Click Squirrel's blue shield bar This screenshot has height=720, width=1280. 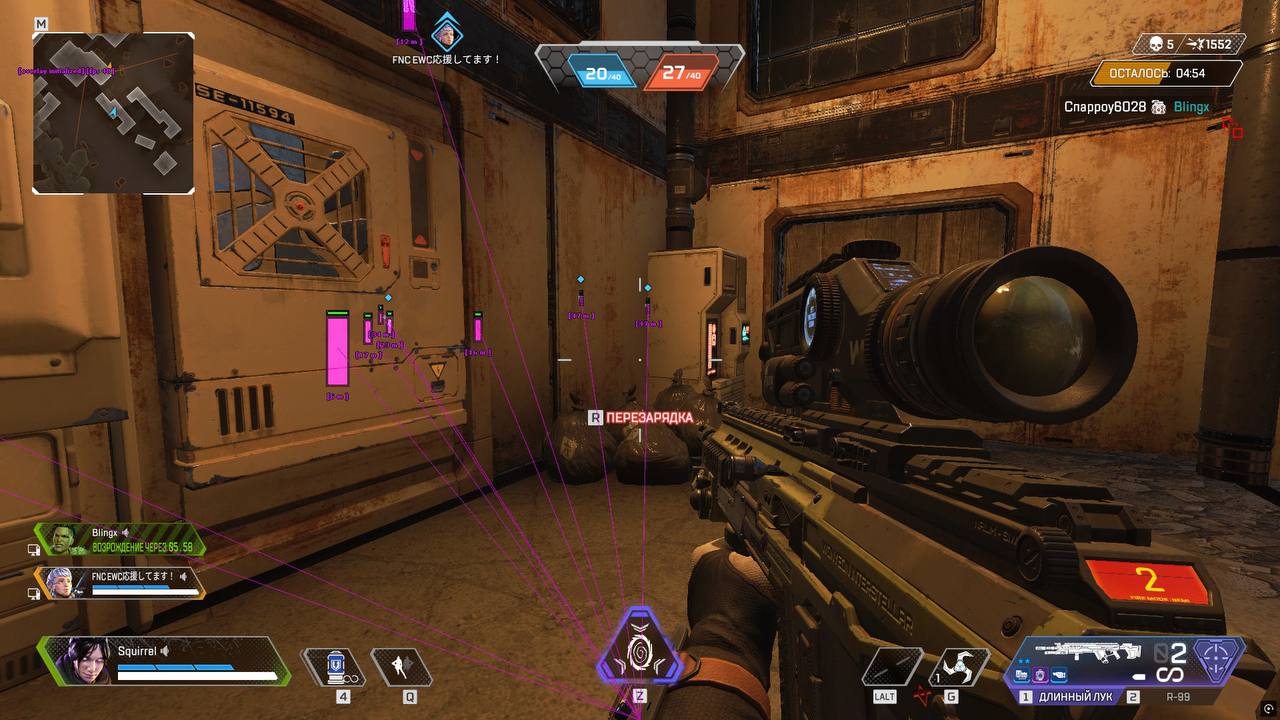click(x=175, y=666)
